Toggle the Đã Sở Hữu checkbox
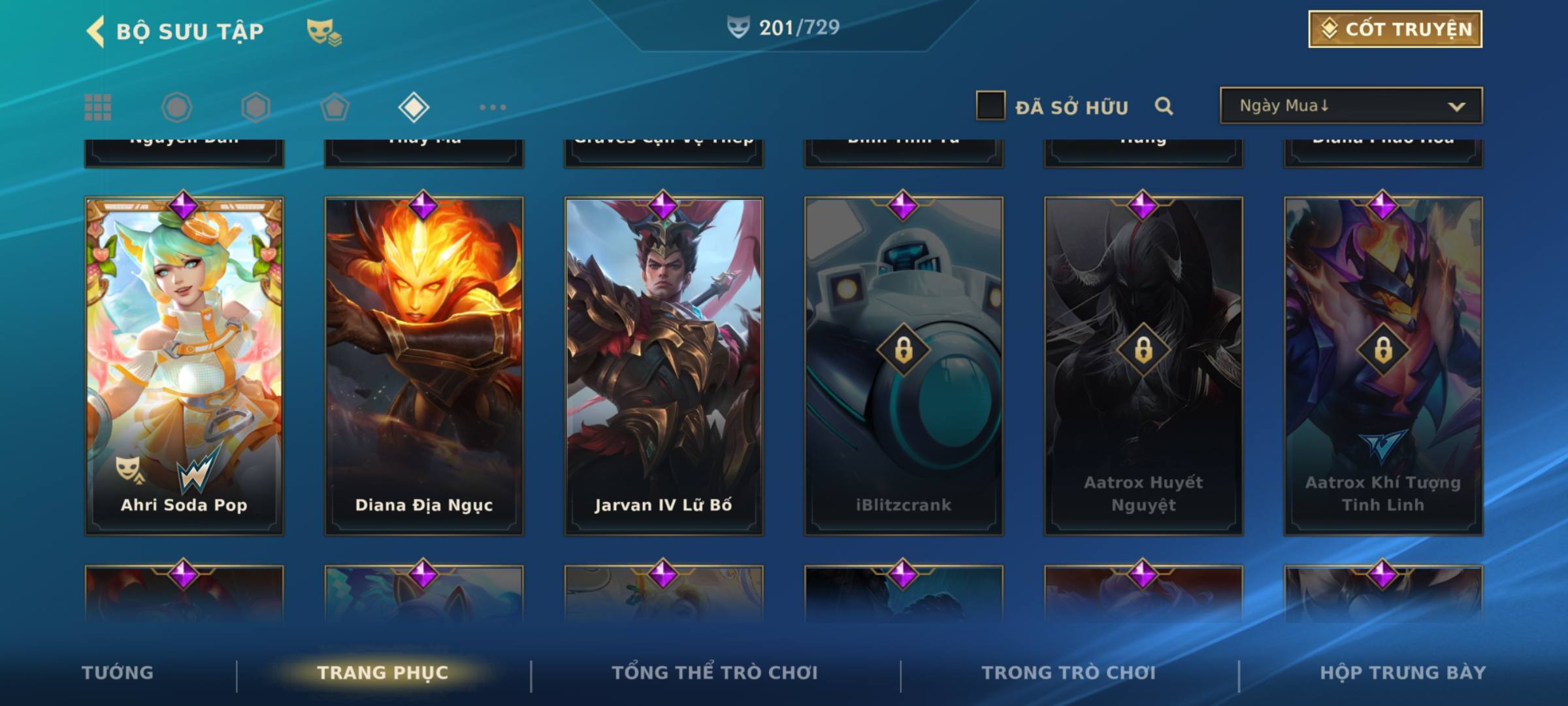Image resolution: width=1568 pixels, height=706 pixels. [990, 106]
